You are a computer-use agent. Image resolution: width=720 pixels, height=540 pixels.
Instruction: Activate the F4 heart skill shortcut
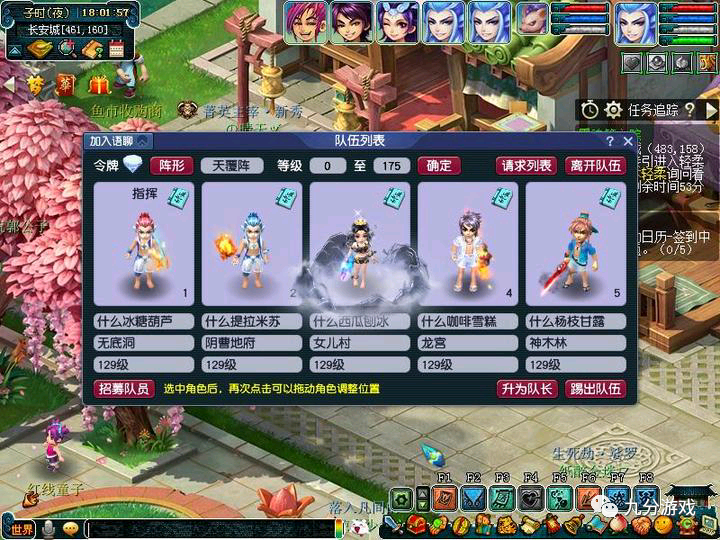click(531, 497)
